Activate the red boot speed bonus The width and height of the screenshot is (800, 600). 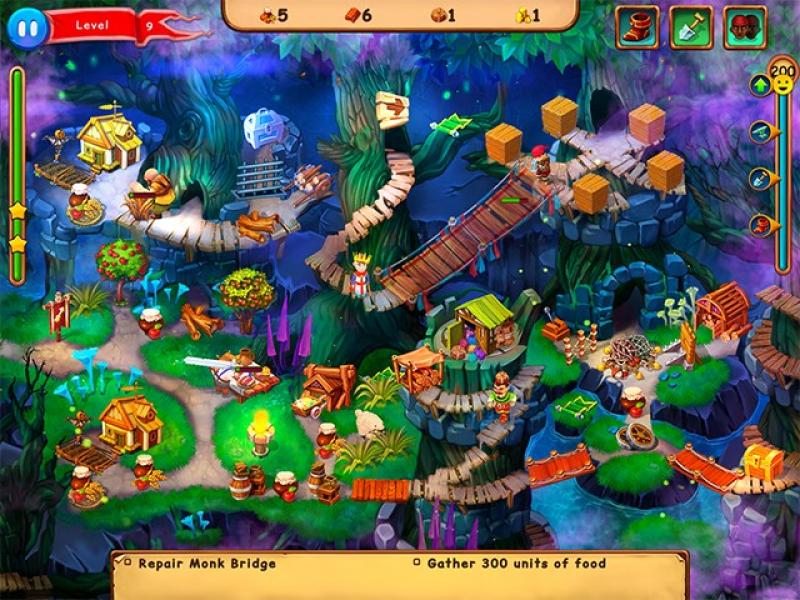(x=637, y=27)
